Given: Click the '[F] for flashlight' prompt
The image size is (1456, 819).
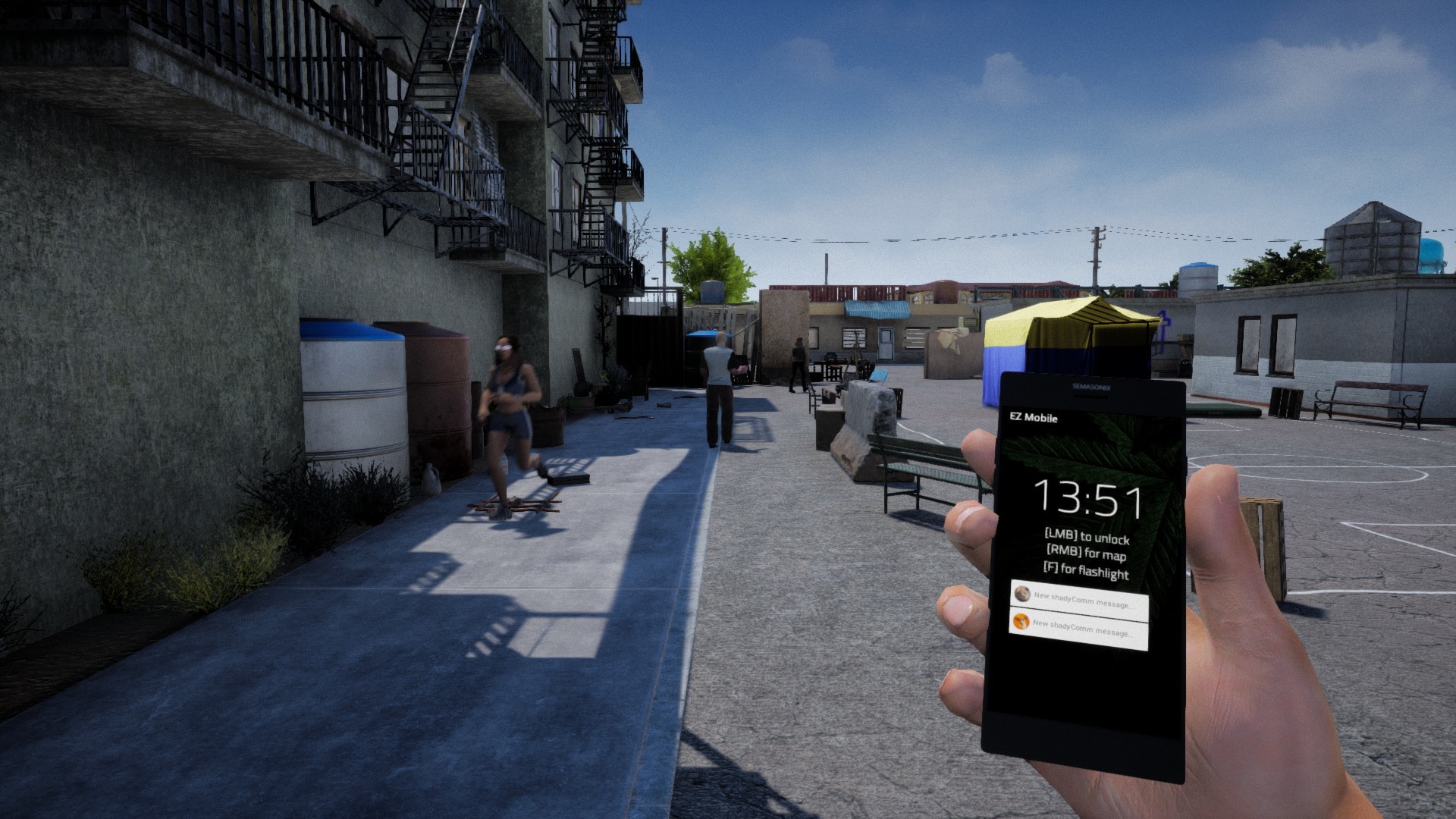Looking at the screenshot, I should pyautogui.click(x=1087, y=572).
